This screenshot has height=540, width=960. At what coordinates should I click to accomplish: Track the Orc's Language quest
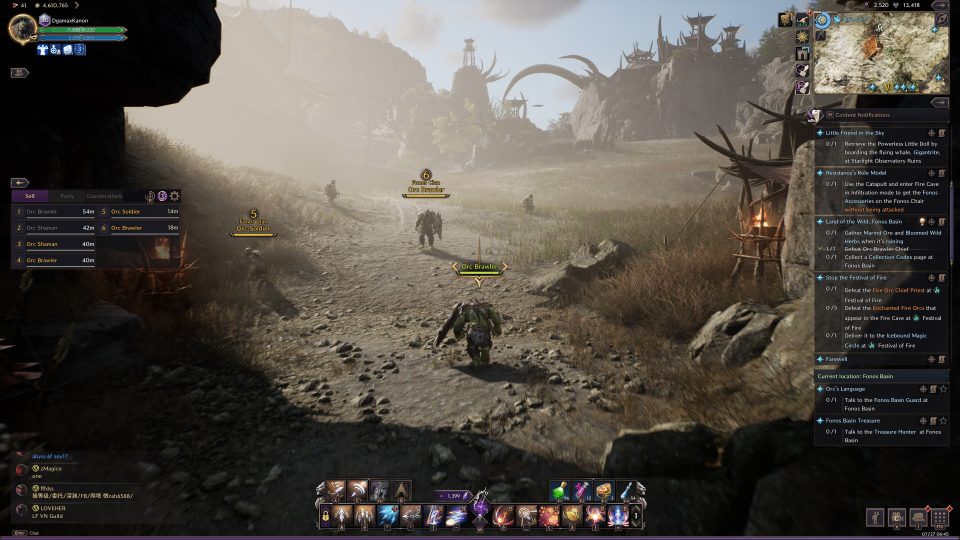click(942, 388)
